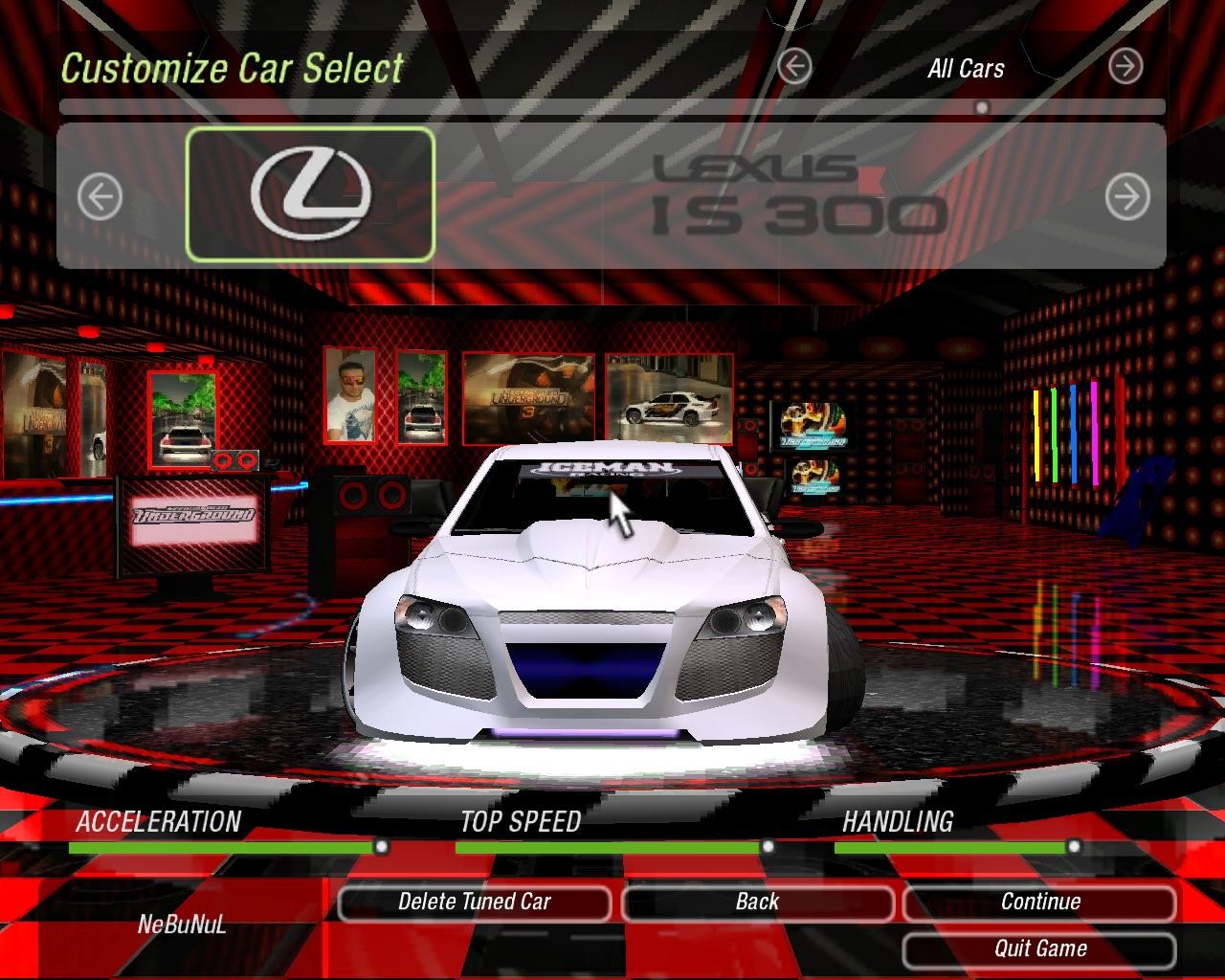Image resolution: width=1225 pixels, height=980 pixels.
Task: Click the Top Speed slider marker
Action: click(768, 846)
